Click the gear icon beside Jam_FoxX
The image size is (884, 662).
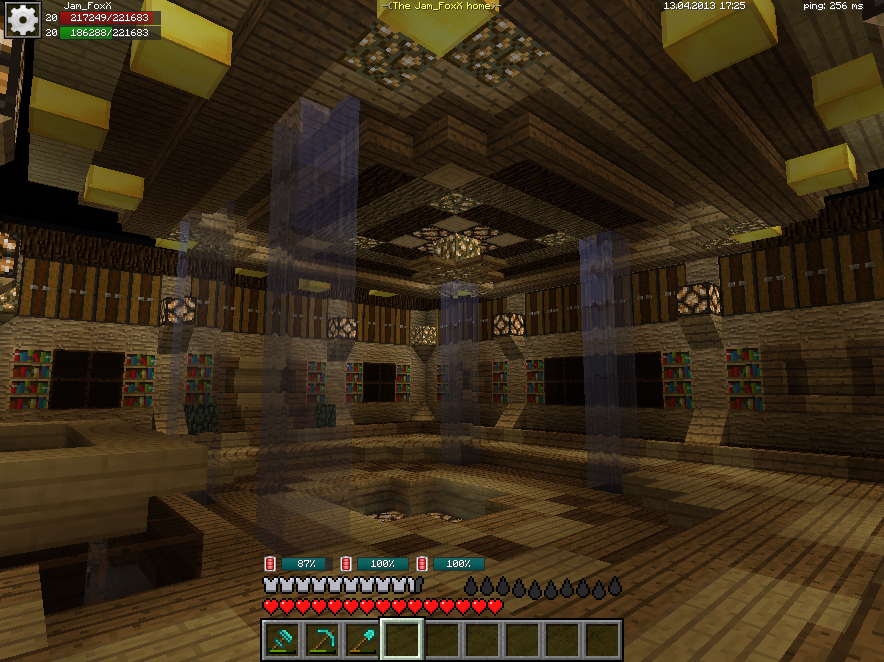pyautogui.click(x=21, y=20)
